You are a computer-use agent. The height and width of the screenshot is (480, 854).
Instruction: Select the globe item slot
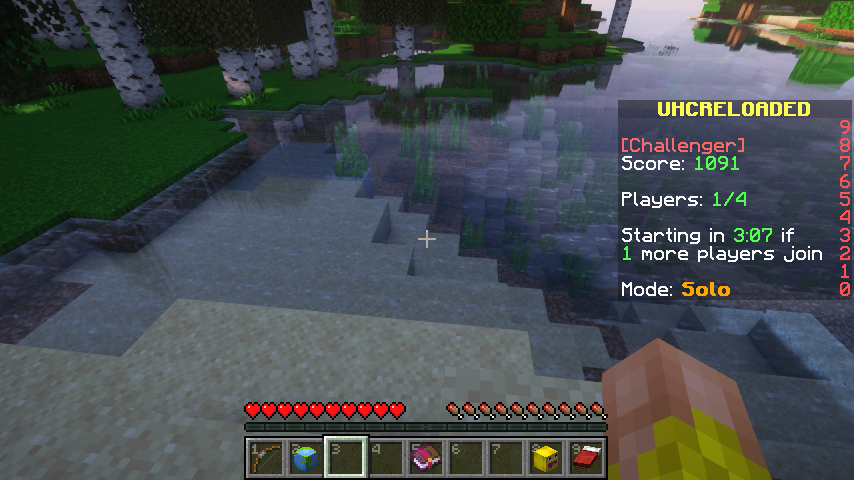pos(306,458)
